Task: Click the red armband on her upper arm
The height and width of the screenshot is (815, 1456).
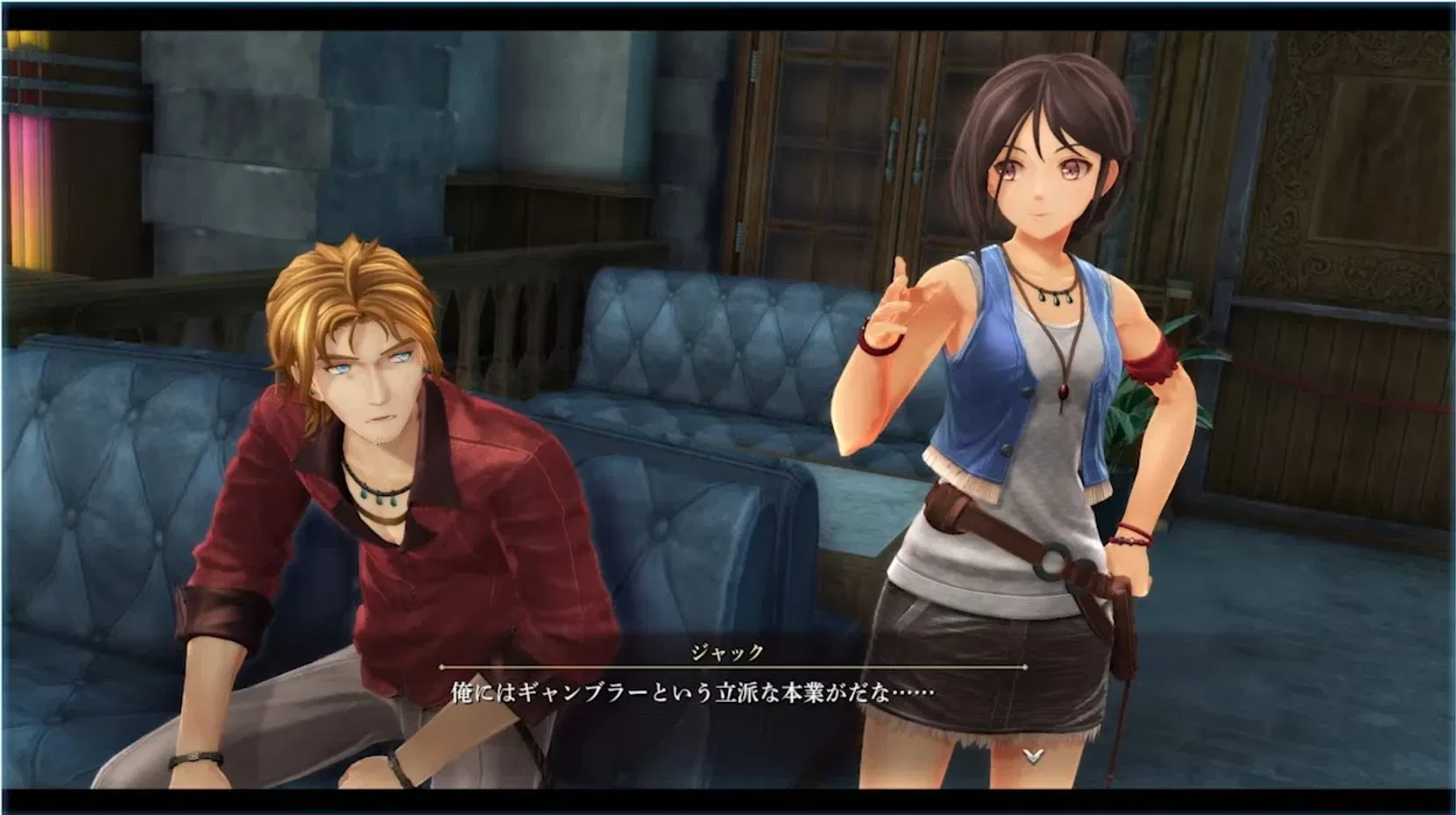Action: point(1152,364)
